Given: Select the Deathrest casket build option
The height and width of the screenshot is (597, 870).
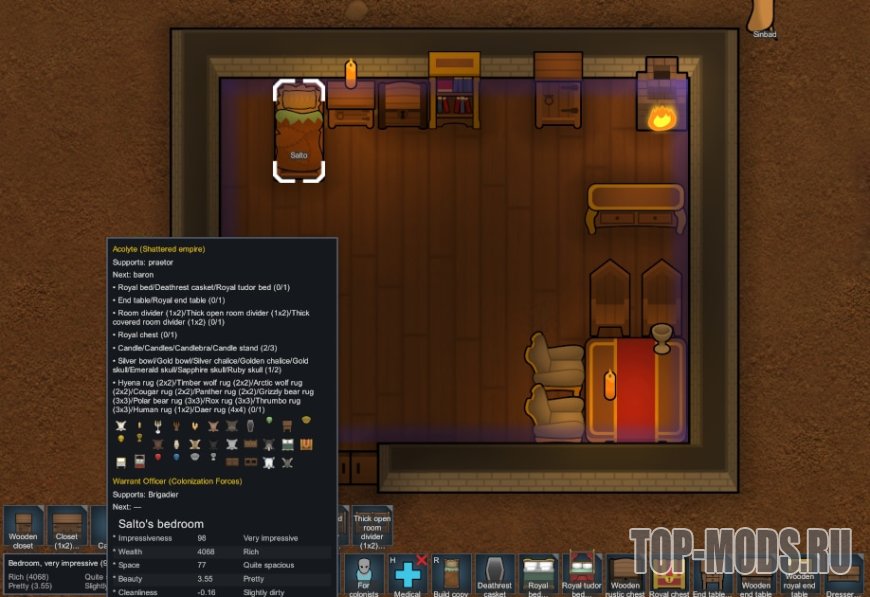Looking at the screenshot, I should pos(495,576).
